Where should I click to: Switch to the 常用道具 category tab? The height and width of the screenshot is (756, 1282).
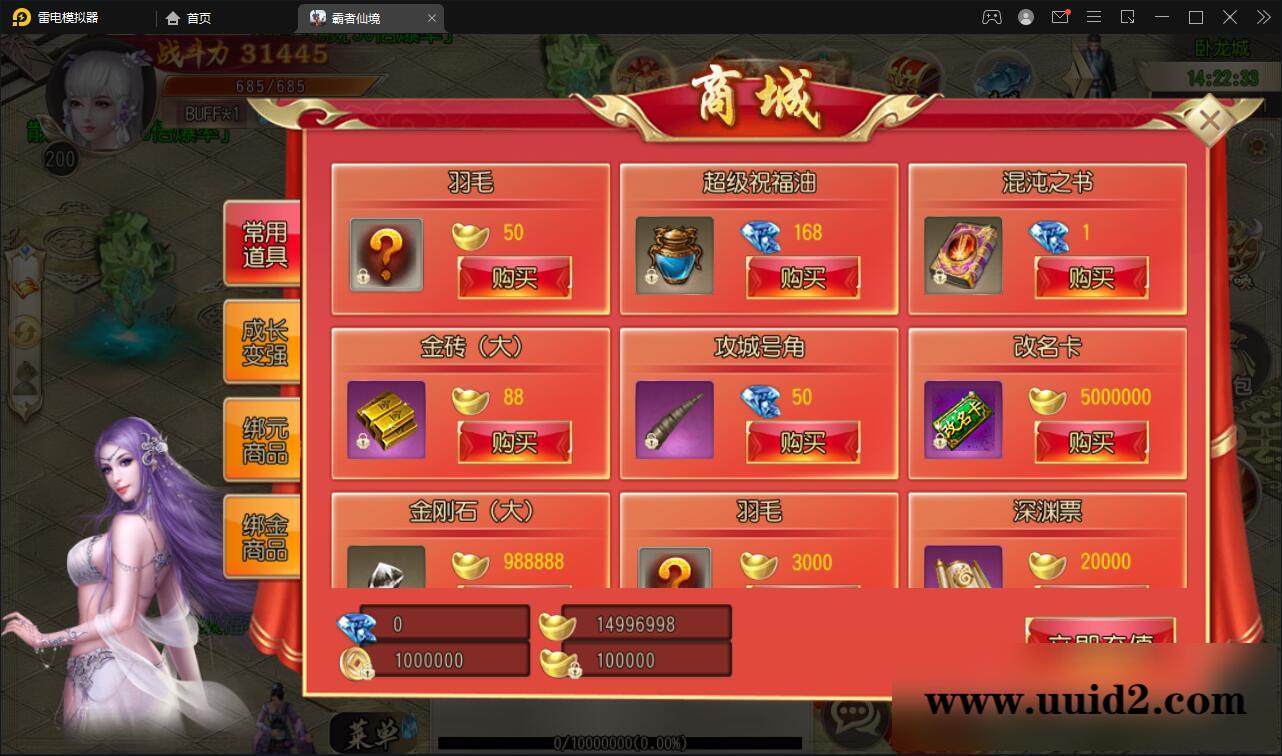coord(260,243)
